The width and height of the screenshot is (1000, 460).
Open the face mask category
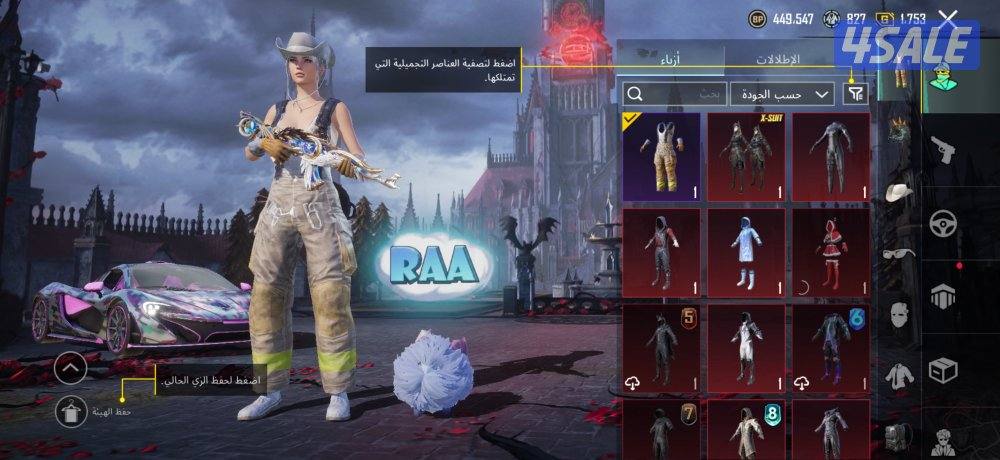click(x=899, y=314)
